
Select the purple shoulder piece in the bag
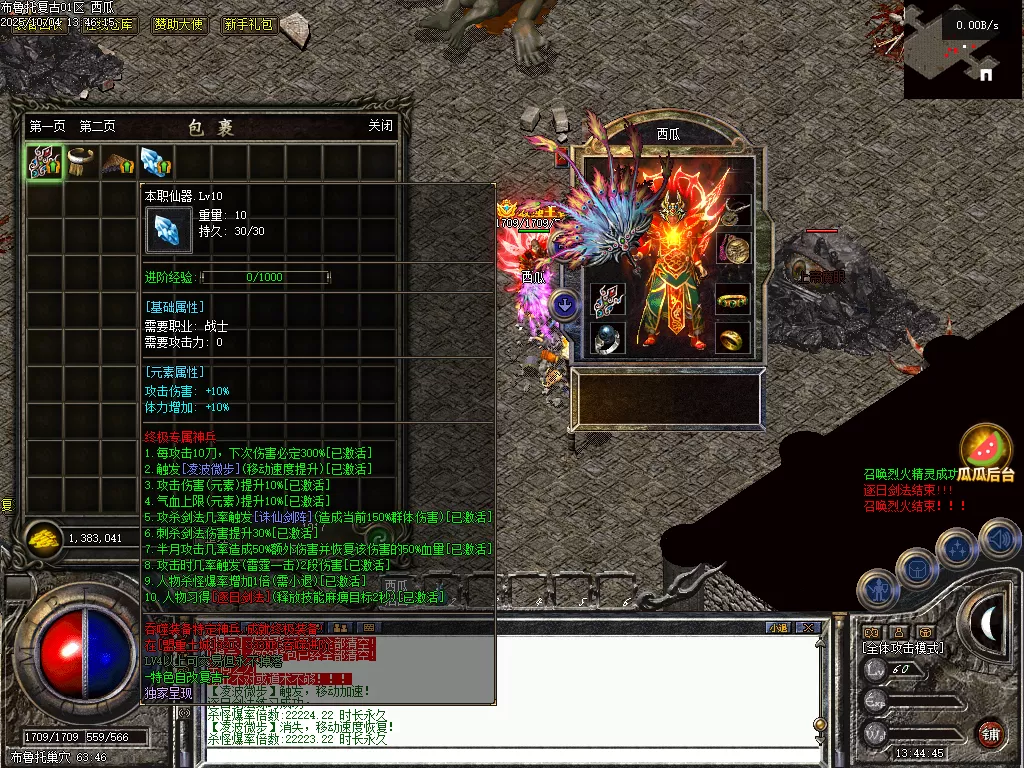[x=118, y=163]
